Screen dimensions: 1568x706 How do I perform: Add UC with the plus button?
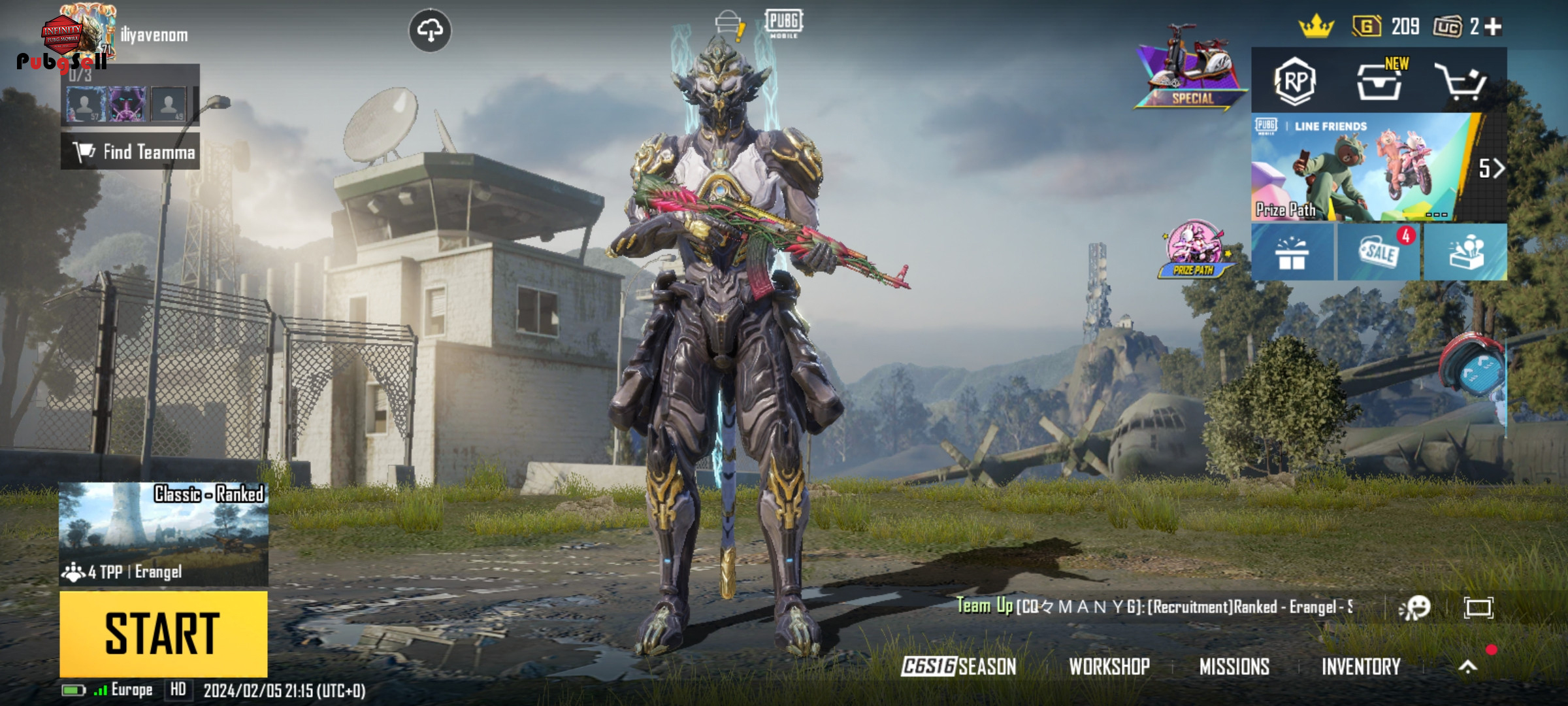click(1494, 27)
